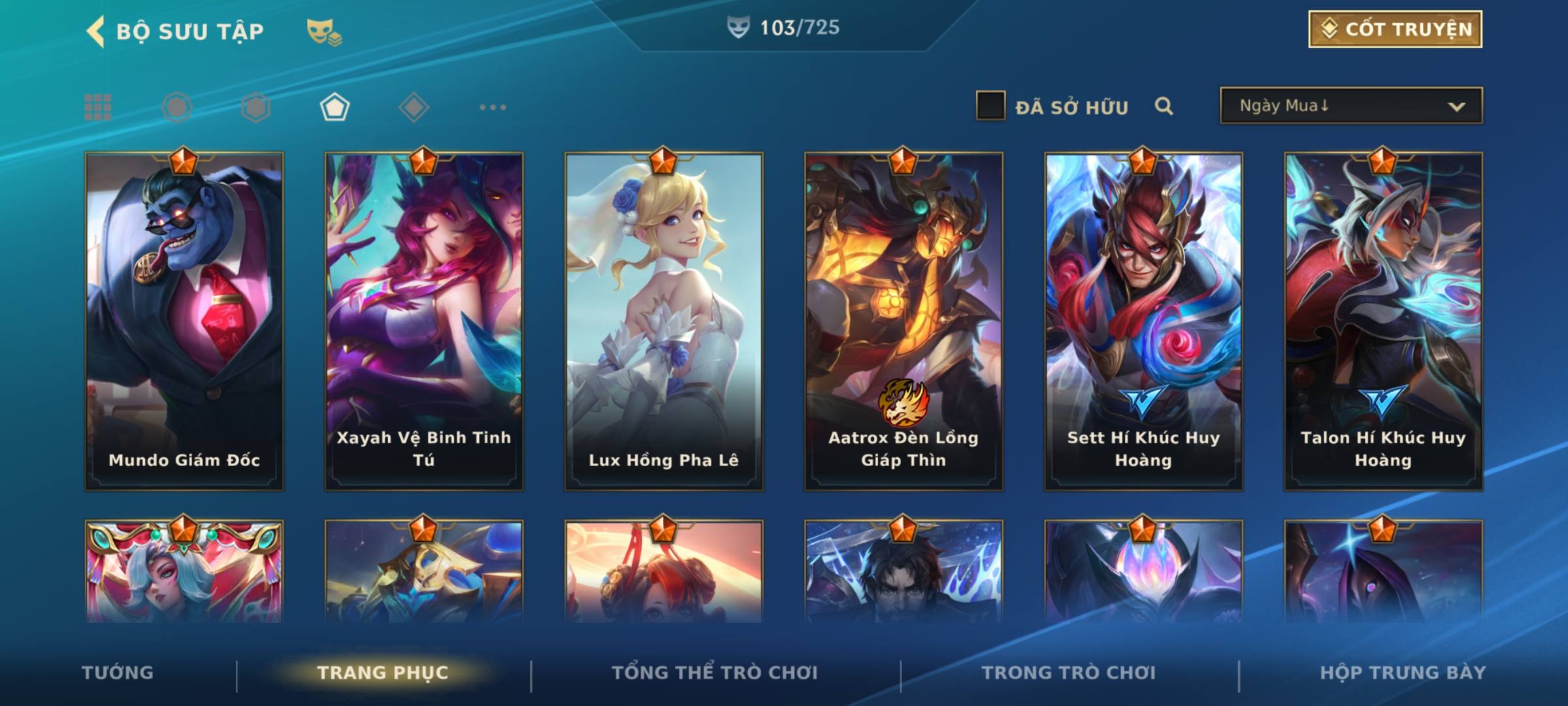The height and width of the screenshot is (706, 1568).
Task: Open the three-dots more filters
Action: tap(493, 107)
